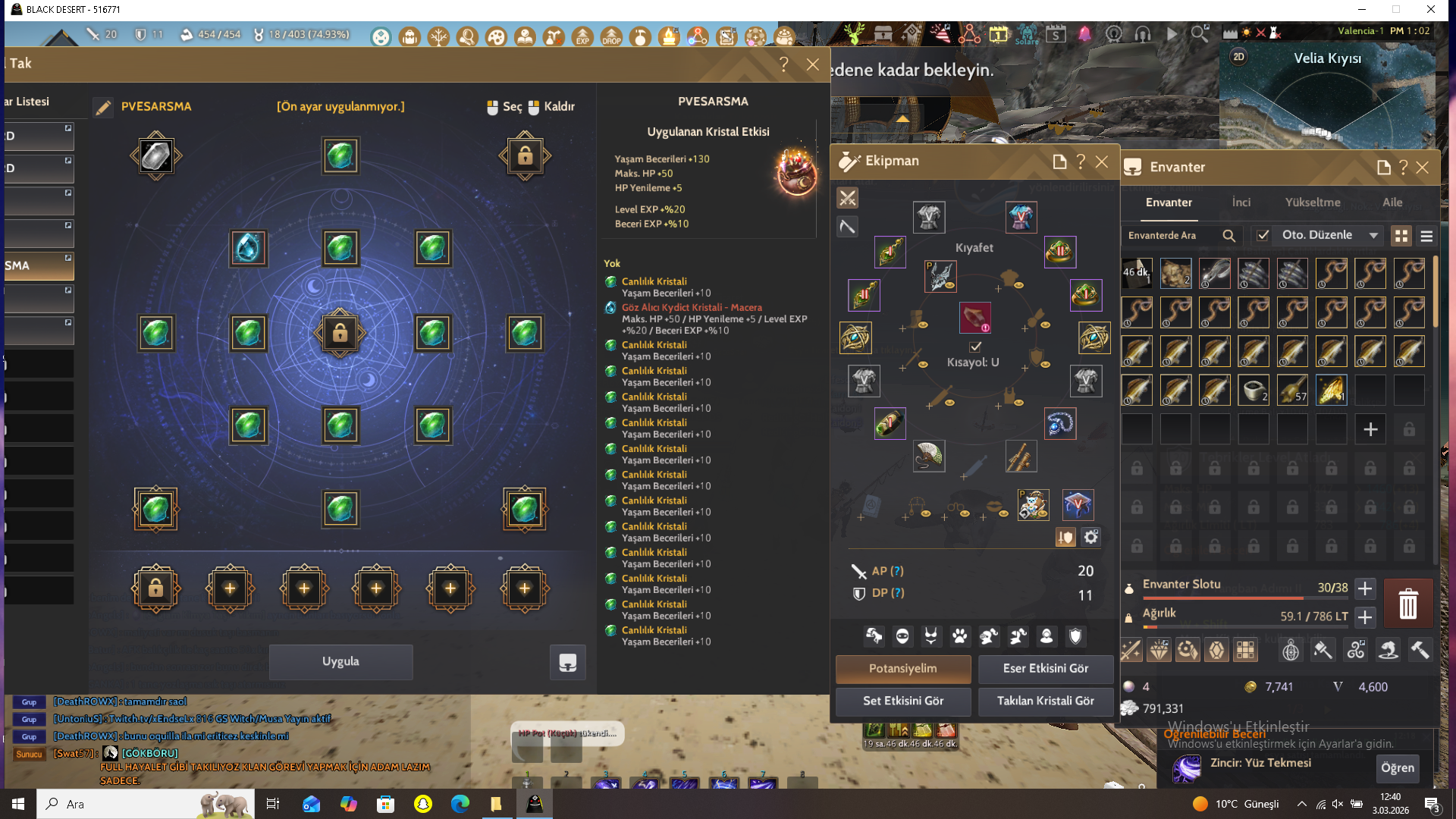Click the Eser Etkisini Gör button

coord(1046,669)
